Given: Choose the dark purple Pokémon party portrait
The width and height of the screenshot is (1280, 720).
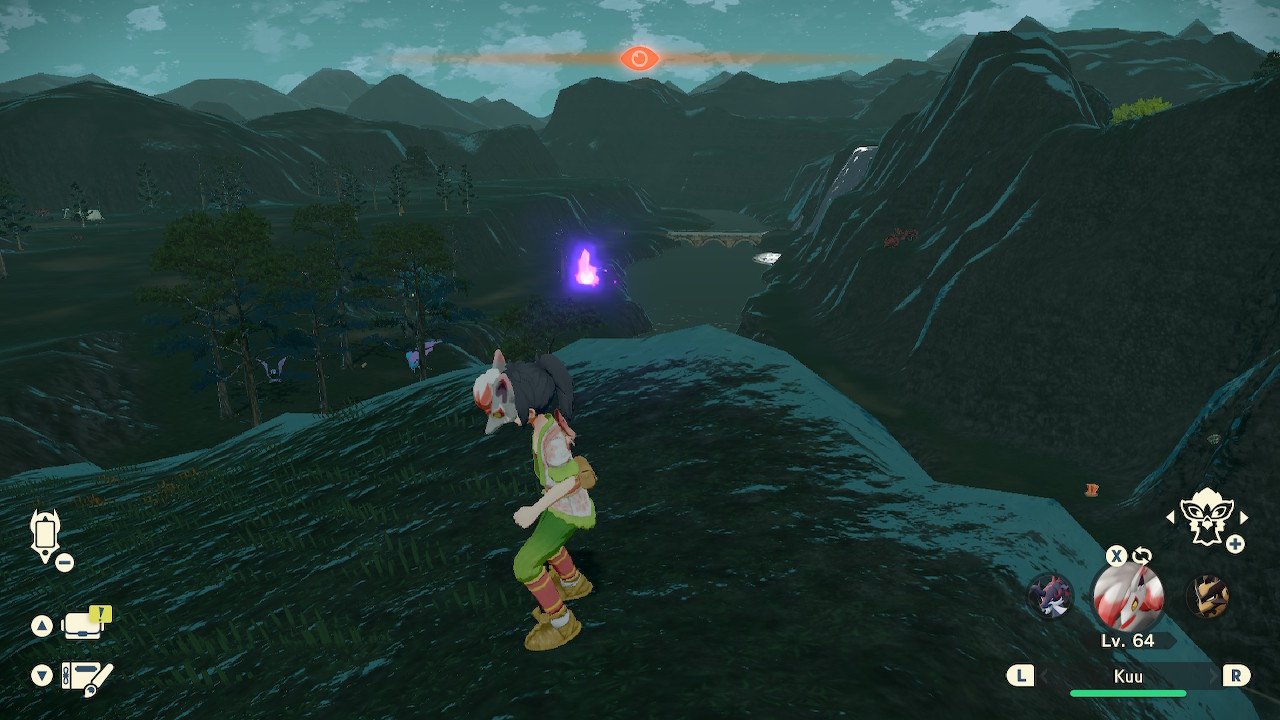Looking at the screenshot, I should pos(1050,597).
